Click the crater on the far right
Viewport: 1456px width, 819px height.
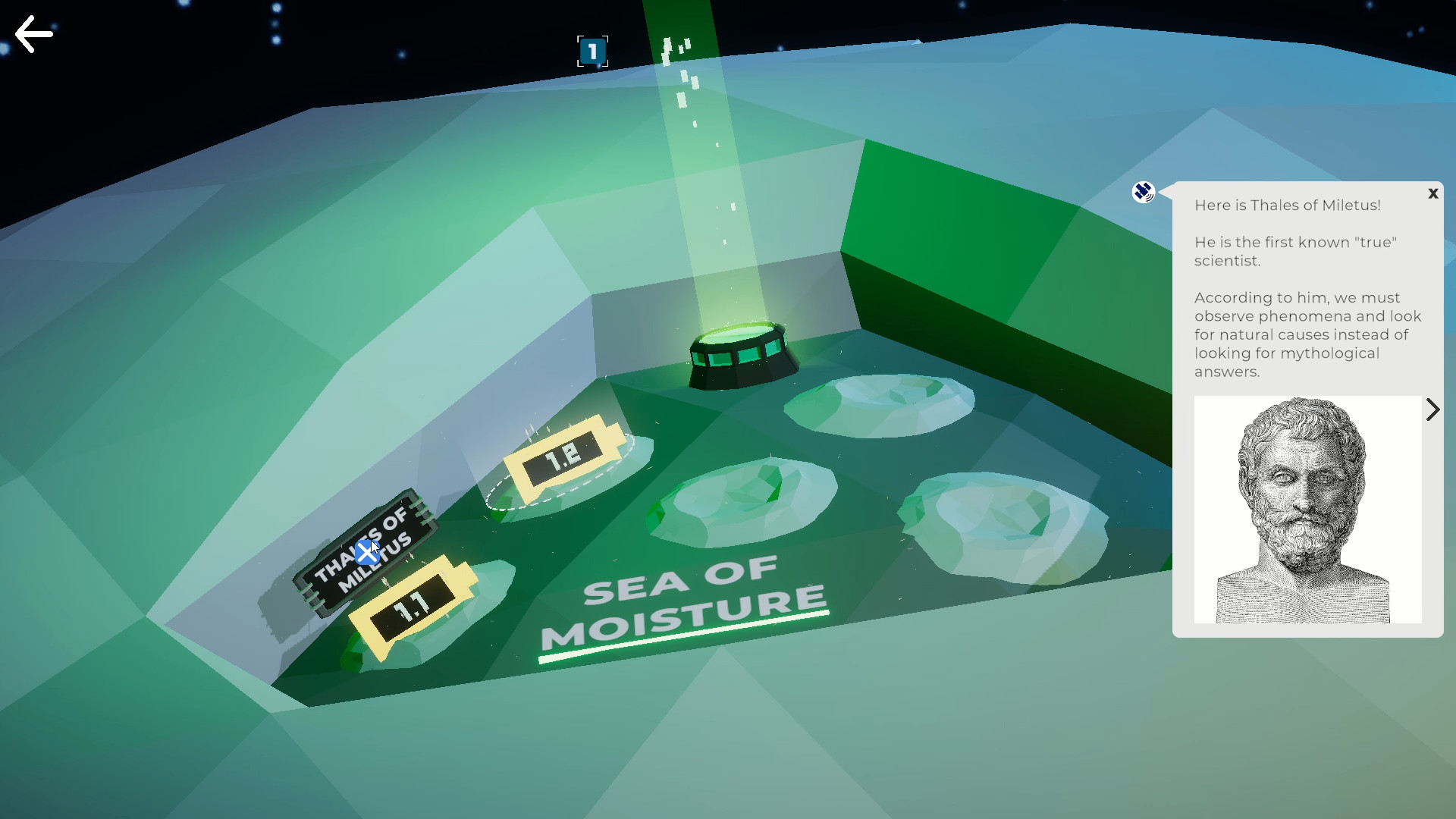pyautogui.click(x=1001, y=523)
